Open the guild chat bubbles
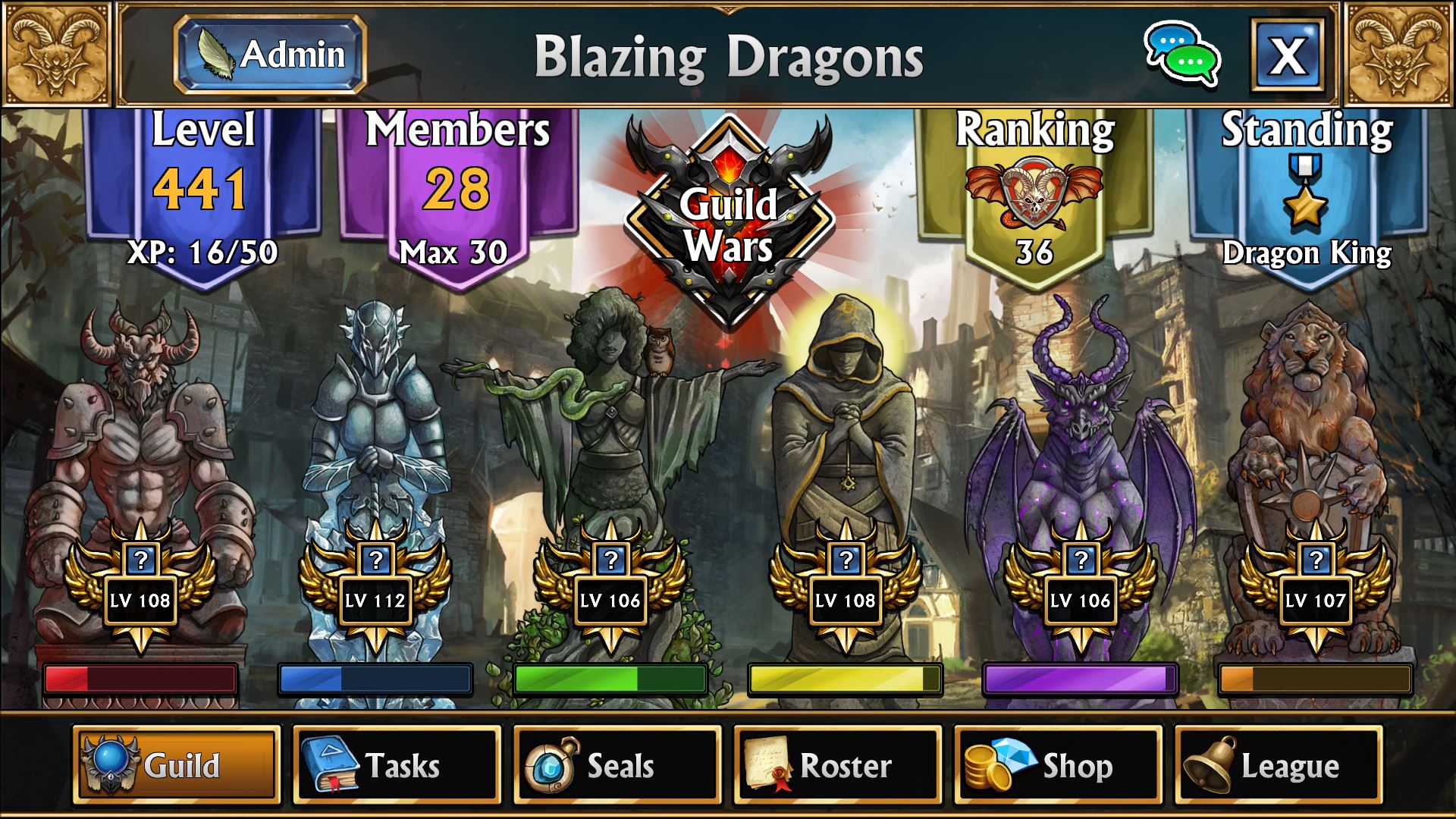Screen dimensions: 1456x819 pyautogui.click(x=1181, y=55)
